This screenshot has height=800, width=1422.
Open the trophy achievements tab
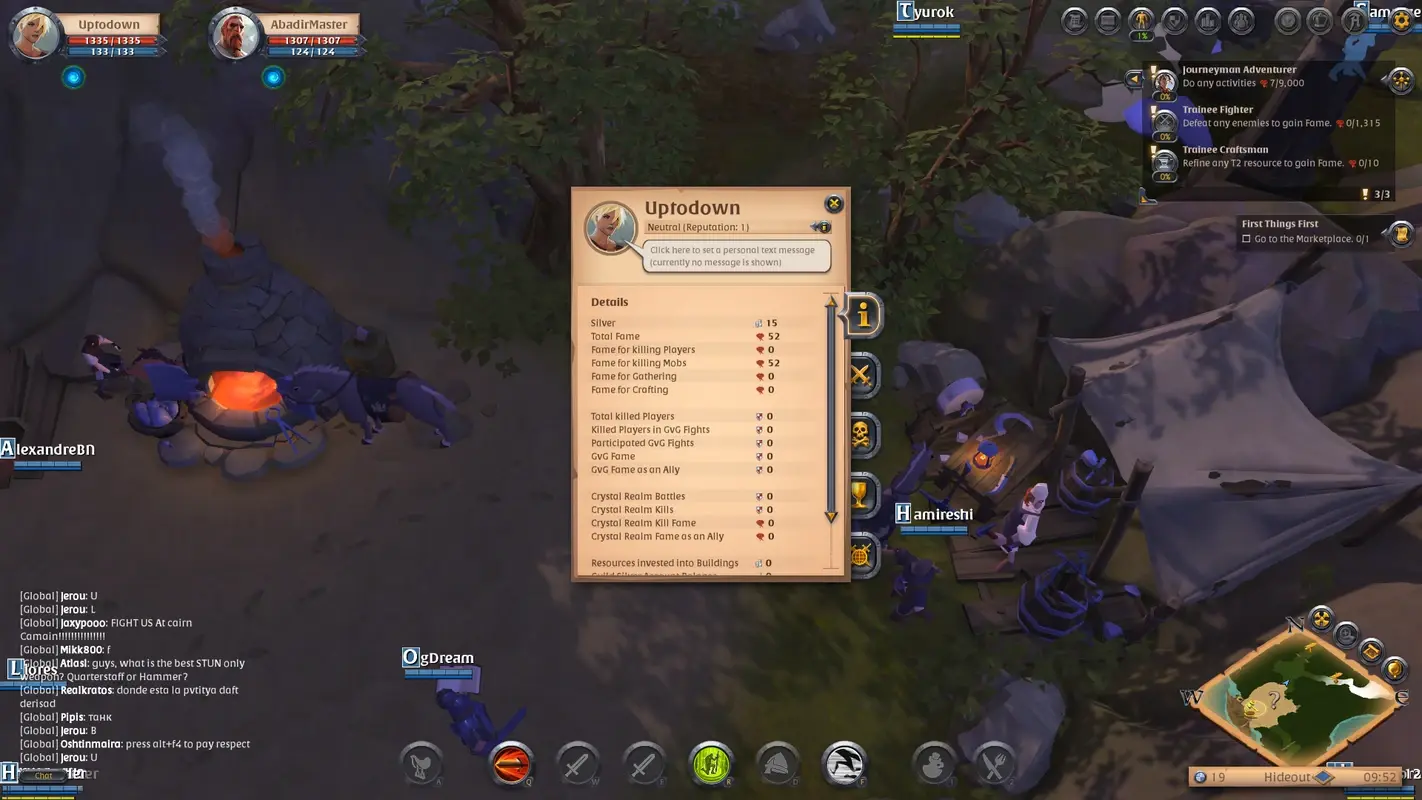(862, 495)
